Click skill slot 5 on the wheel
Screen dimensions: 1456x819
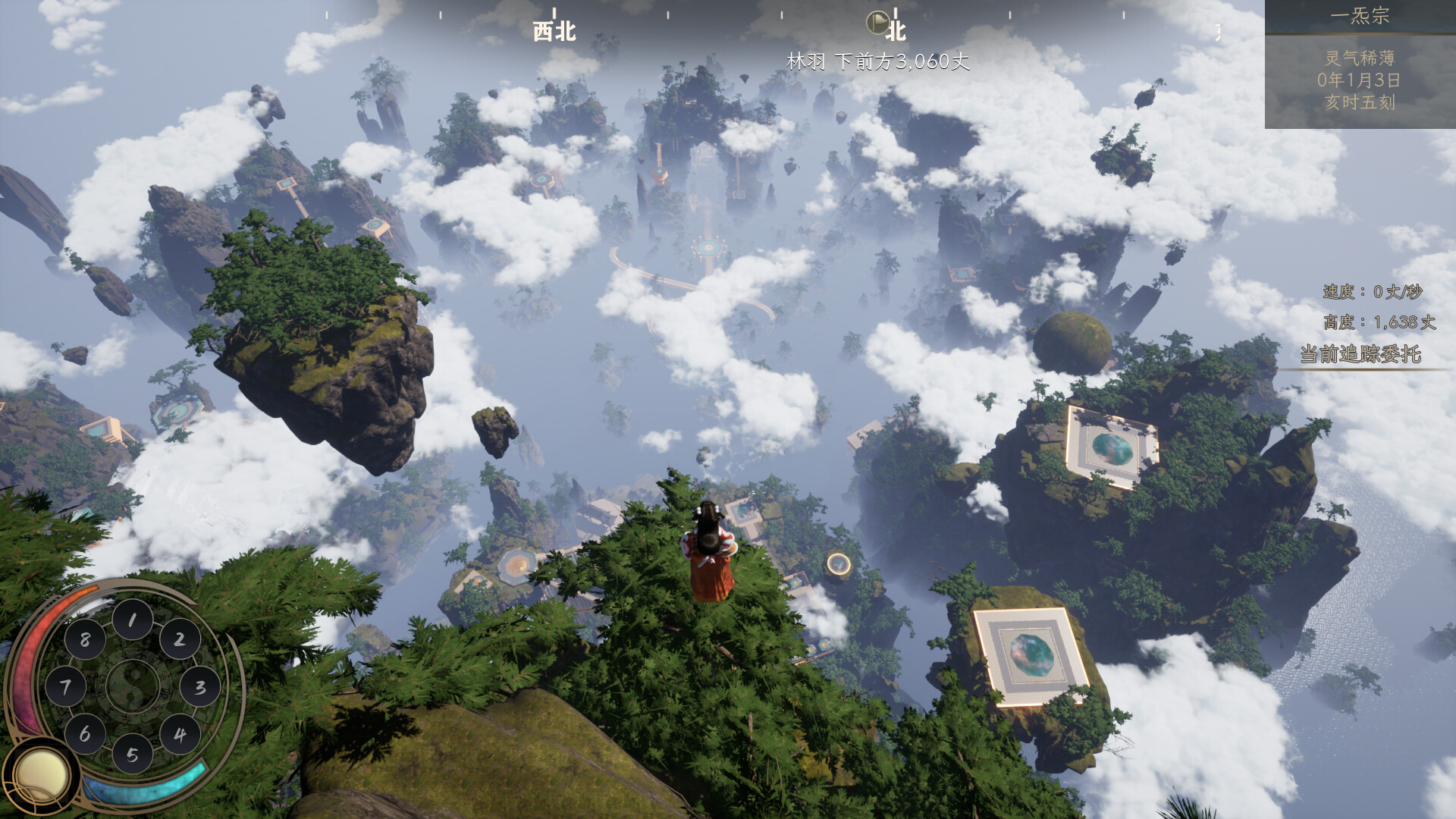133,755
